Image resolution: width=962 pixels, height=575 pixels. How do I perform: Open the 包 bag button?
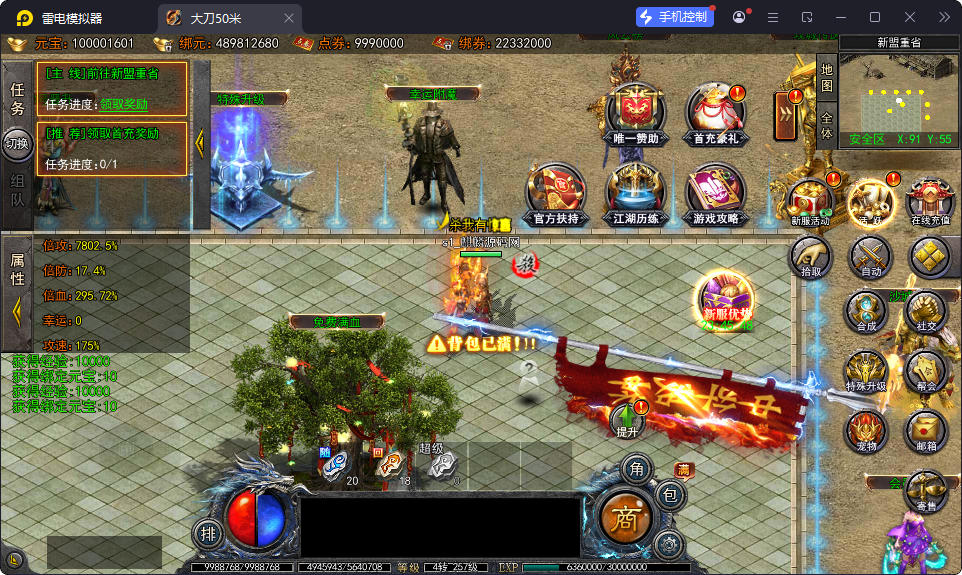tap(670, 494)
